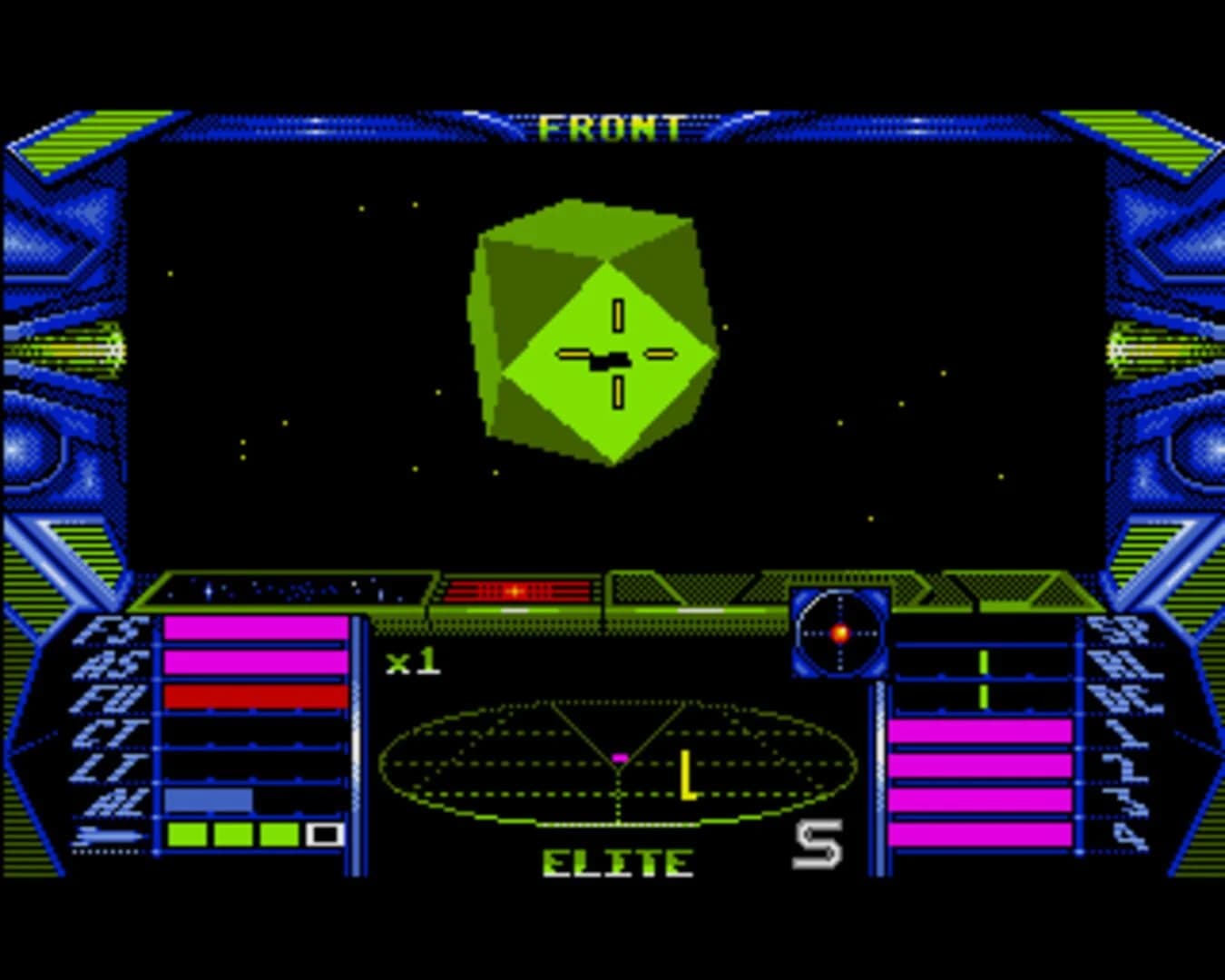
Task: Click the pink blip on the radar scanner
Action: tap(621, 756)
